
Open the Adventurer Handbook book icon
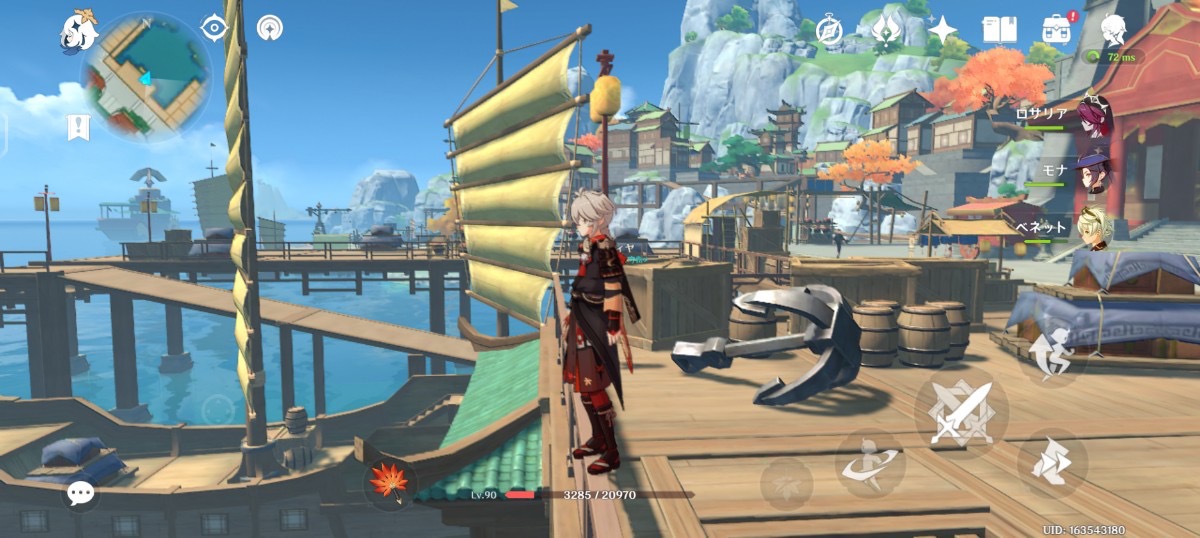(x=999, y=30)
